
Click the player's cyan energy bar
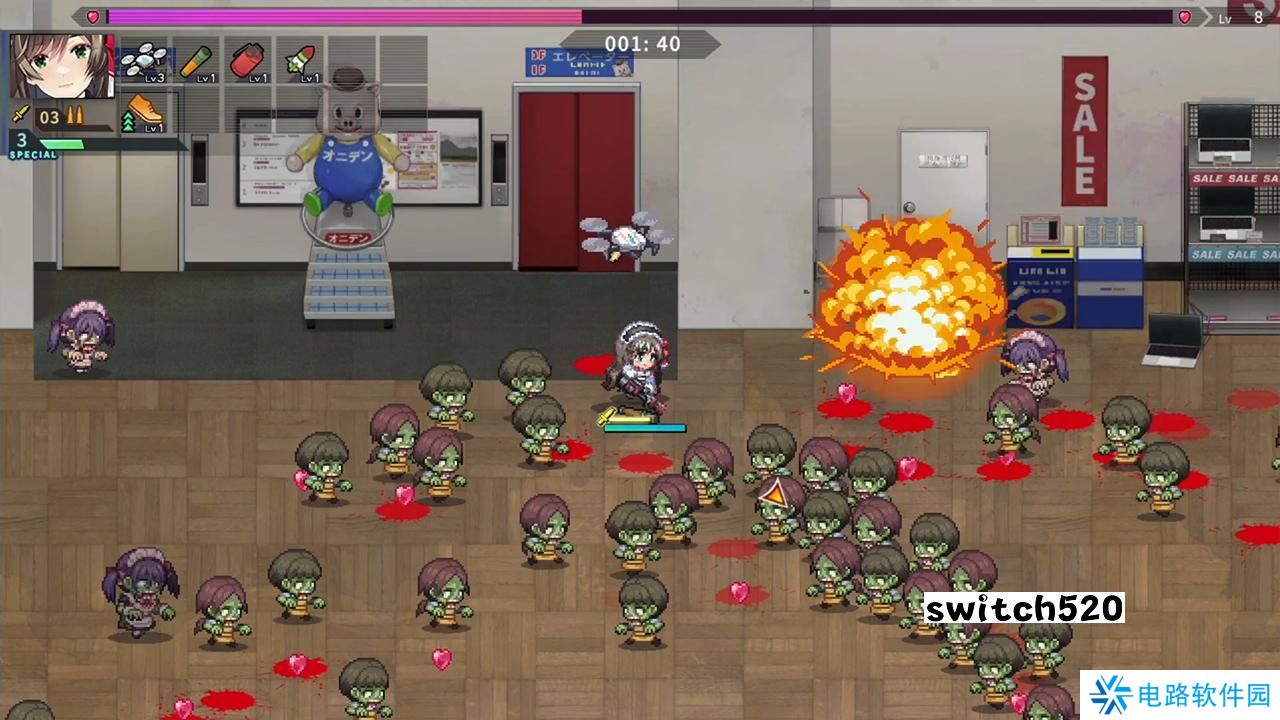[x=644, y=427]
